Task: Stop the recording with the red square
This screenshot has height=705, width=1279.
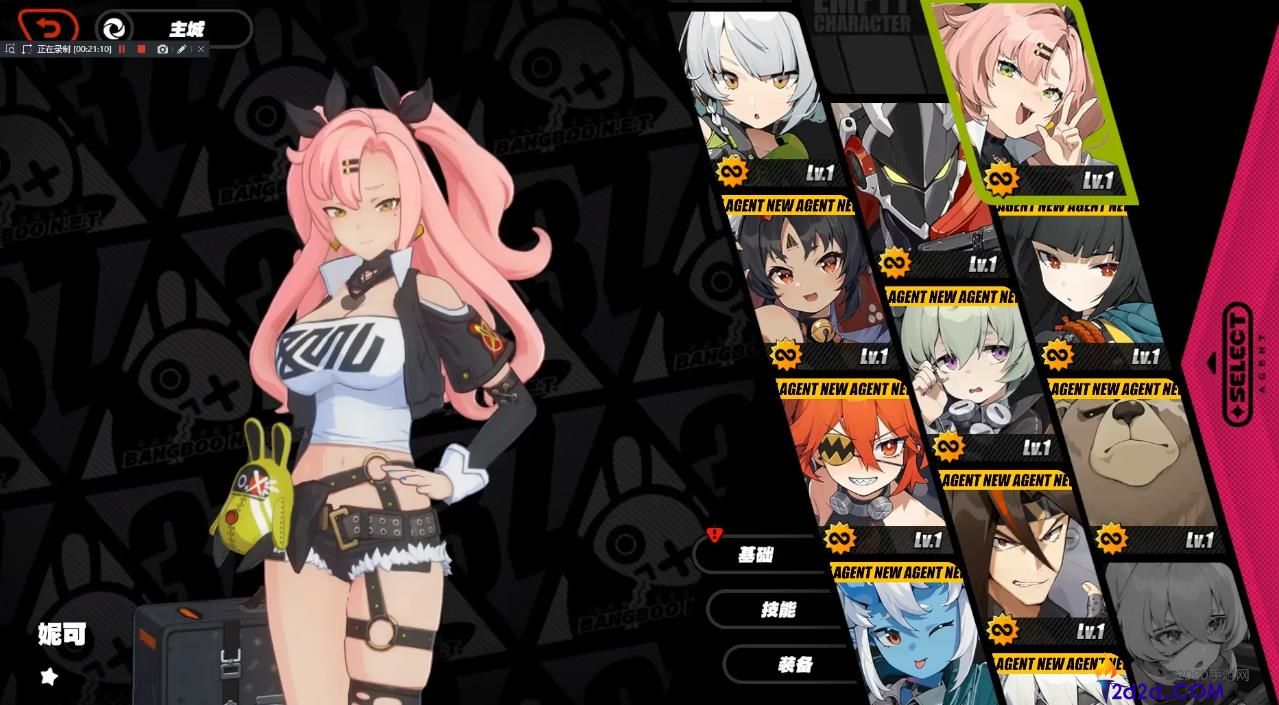Action: point(142,48)
